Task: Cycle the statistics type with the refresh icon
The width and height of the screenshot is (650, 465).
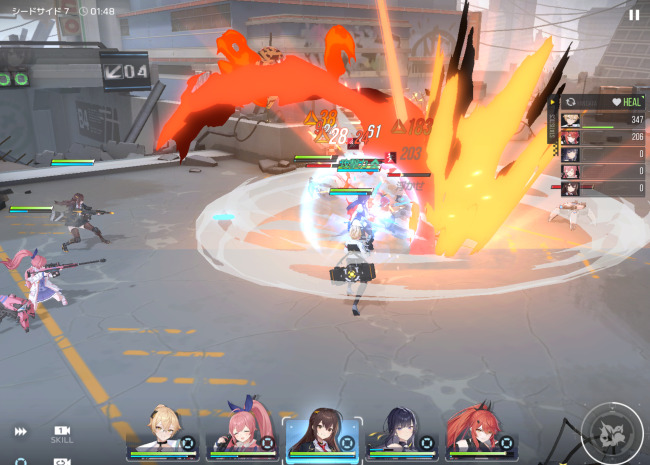Action: pos(571,102)
